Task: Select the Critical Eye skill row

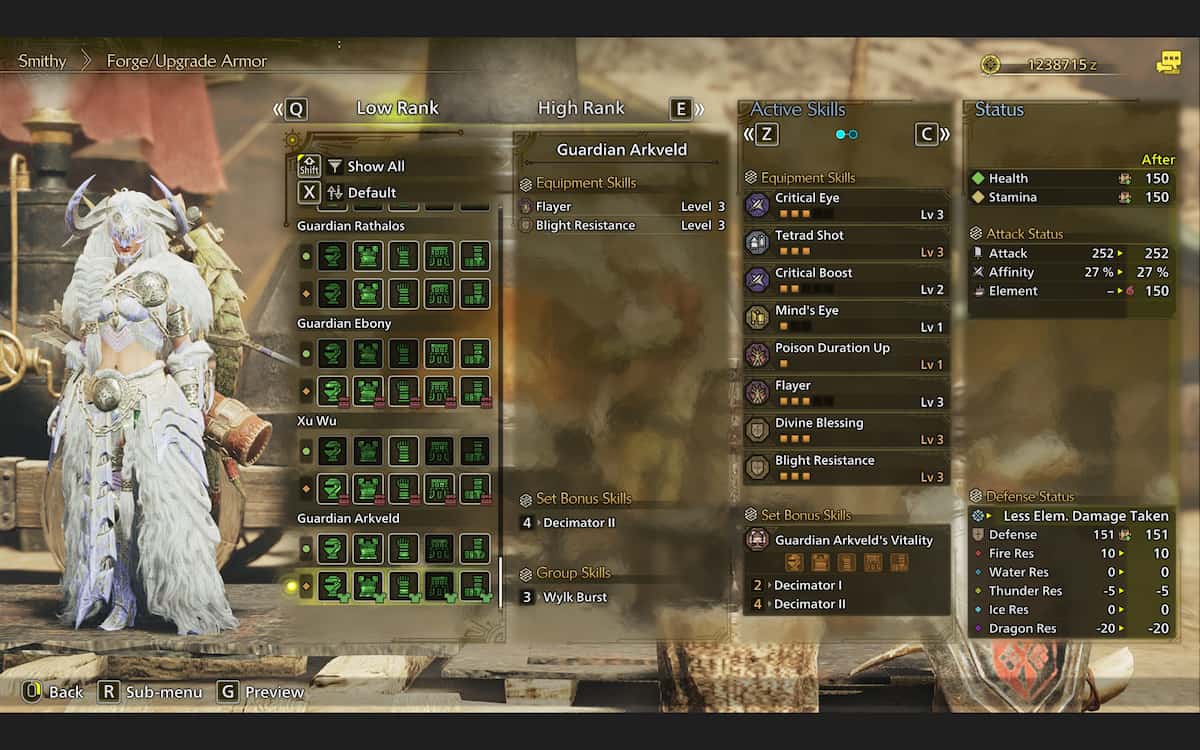Action: 846,205
